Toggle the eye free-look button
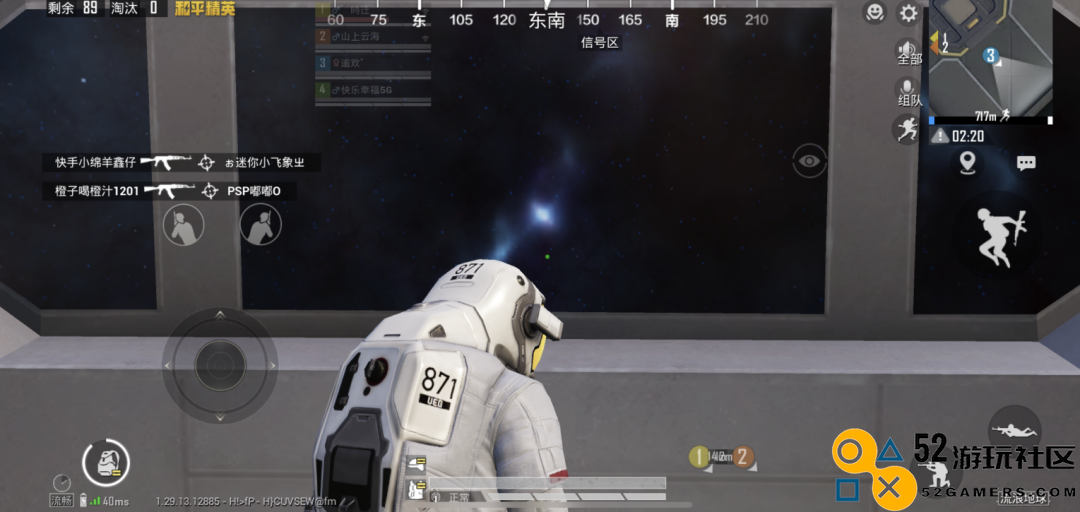 point(809,160)
